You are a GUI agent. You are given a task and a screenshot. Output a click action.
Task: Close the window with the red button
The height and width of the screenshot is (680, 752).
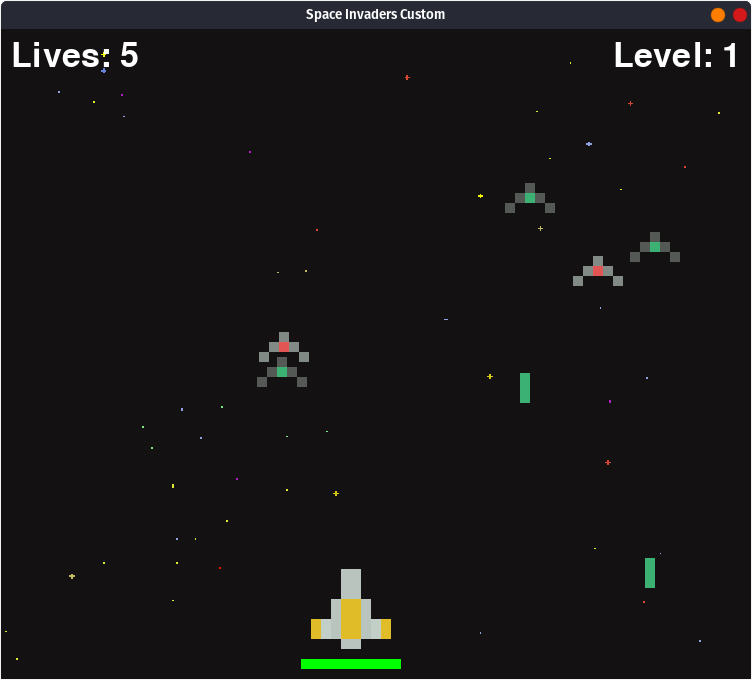(740, 15)
